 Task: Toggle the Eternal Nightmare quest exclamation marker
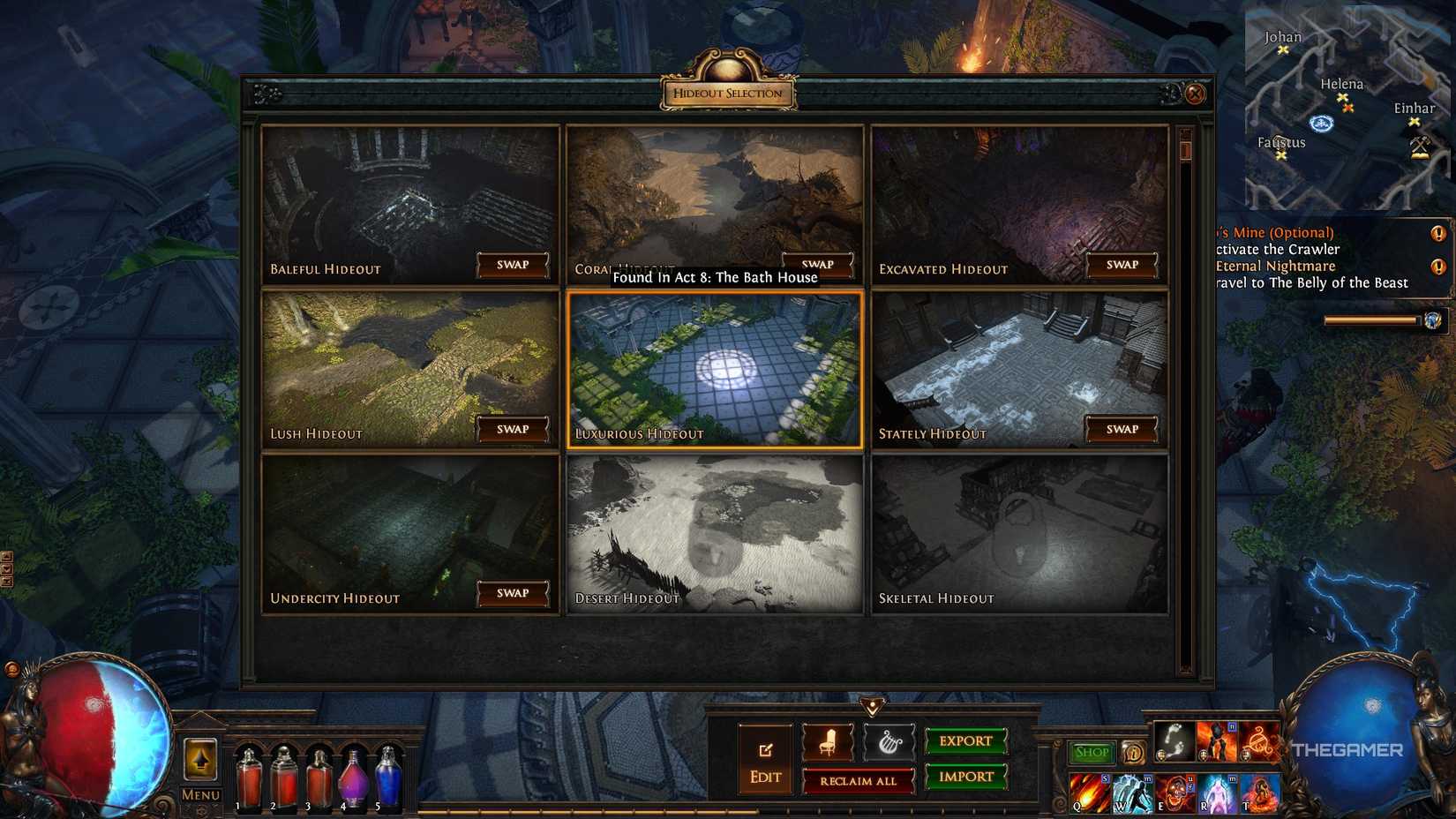(x=1437, y=267)
